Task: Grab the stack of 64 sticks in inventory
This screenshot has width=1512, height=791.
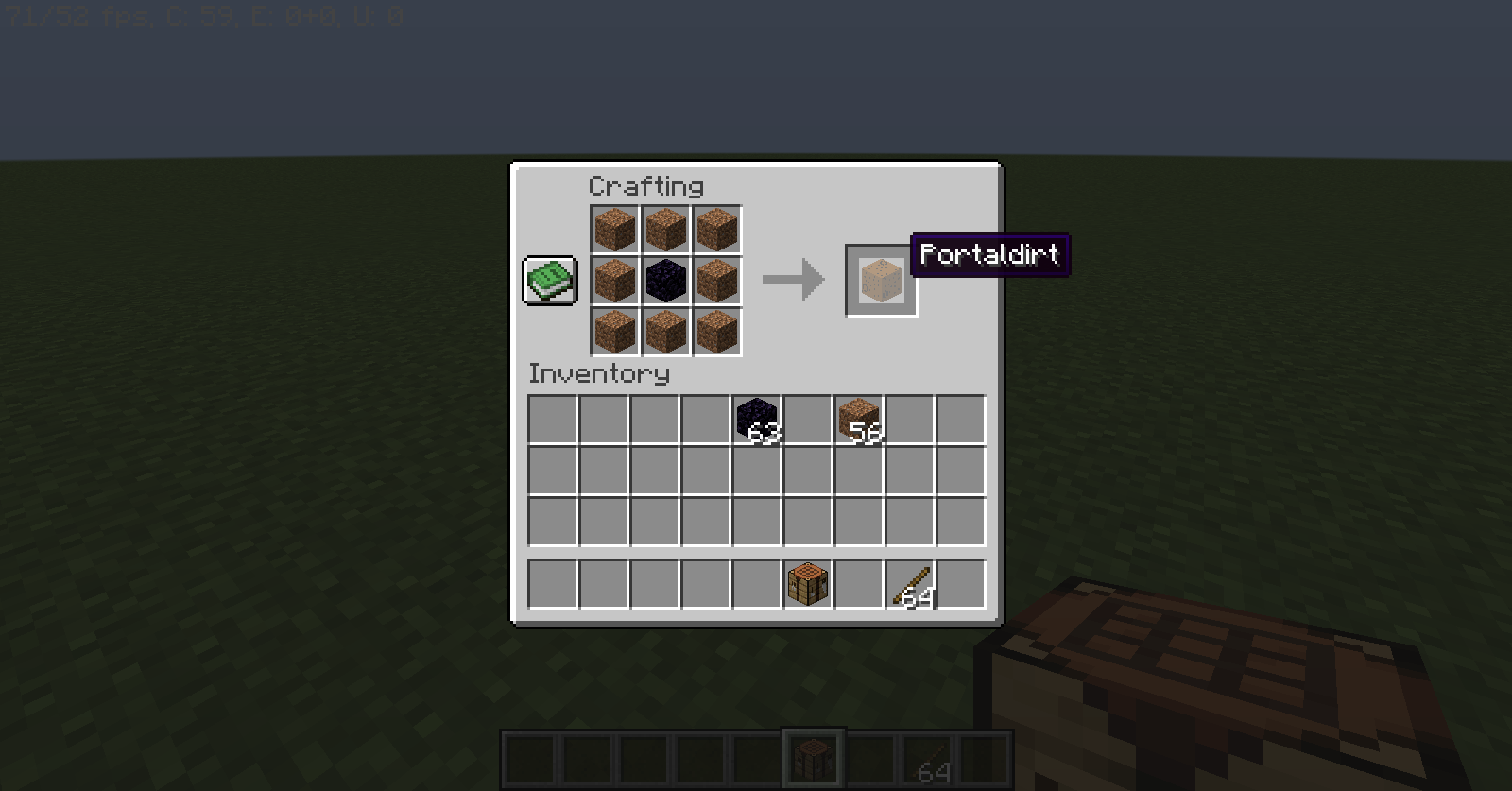Action: [909, 584]
